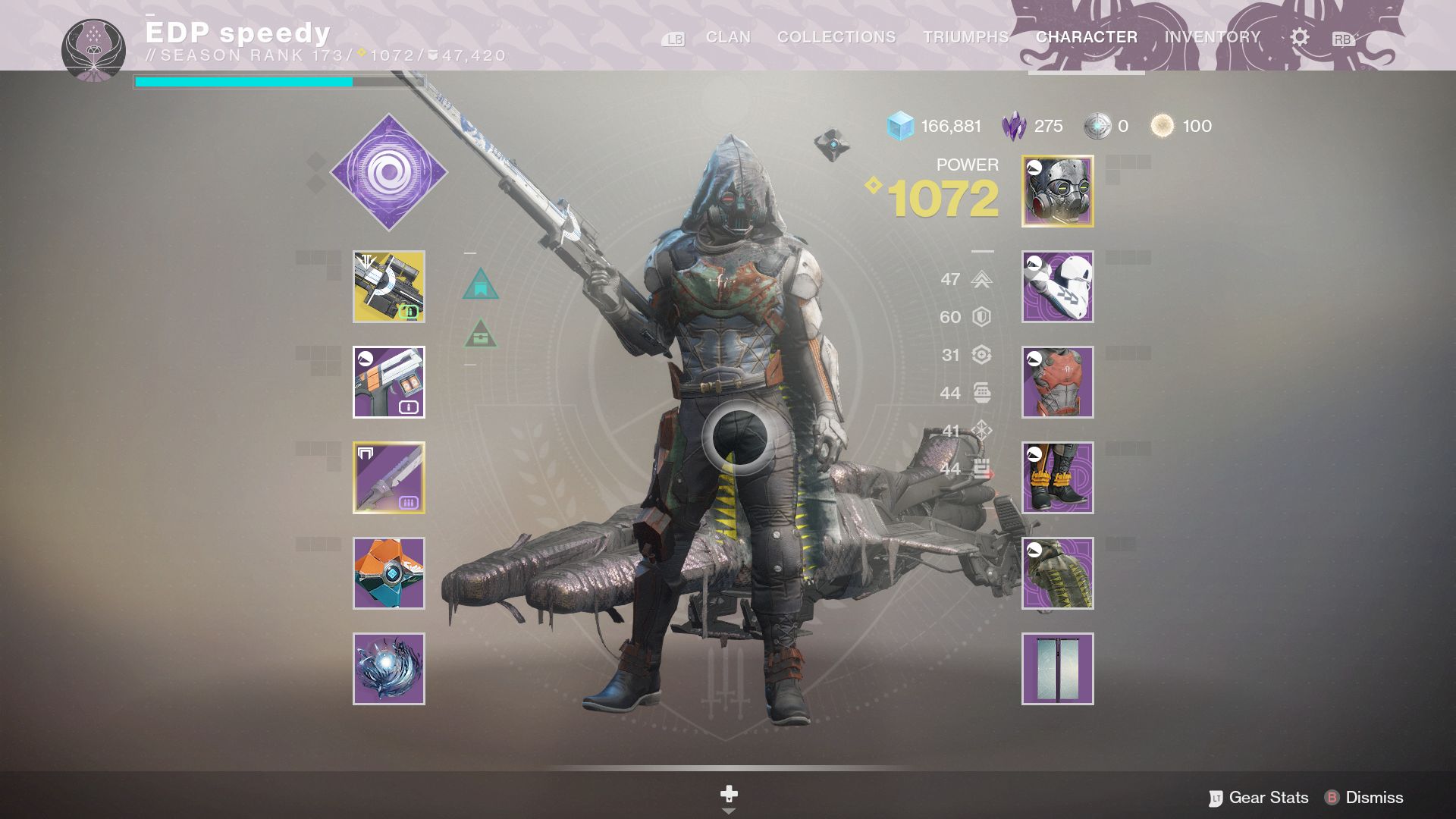Image resolution: width=1456 pixels, height=819 pixels.
Task: Select the Hunter cloak class item
Action: click(1056, 574)
